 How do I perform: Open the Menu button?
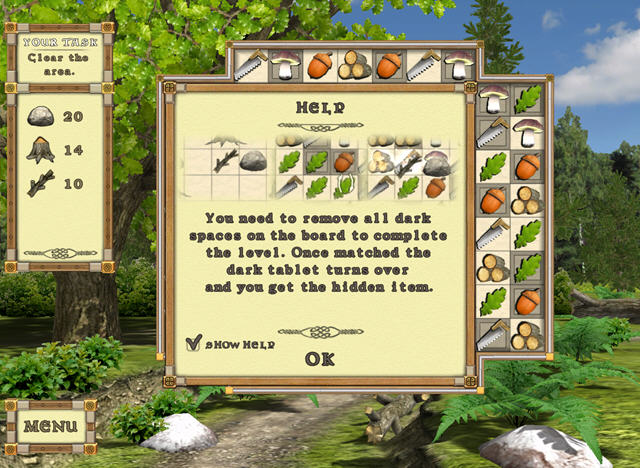tap(50, 426)
